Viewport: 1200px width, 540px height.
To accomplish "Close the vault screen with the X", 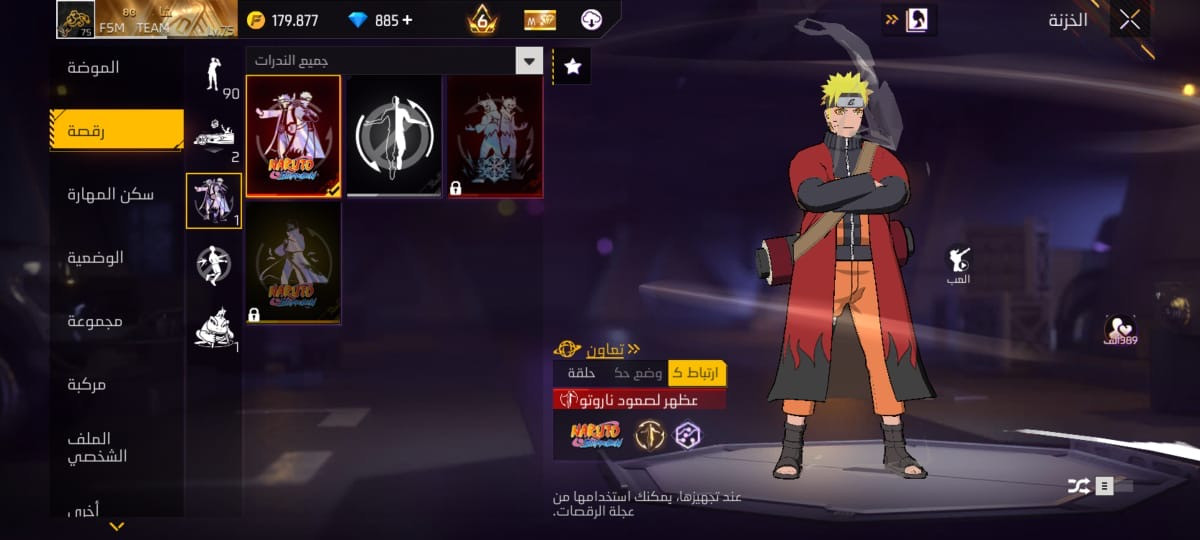I will pos(1130,20).
